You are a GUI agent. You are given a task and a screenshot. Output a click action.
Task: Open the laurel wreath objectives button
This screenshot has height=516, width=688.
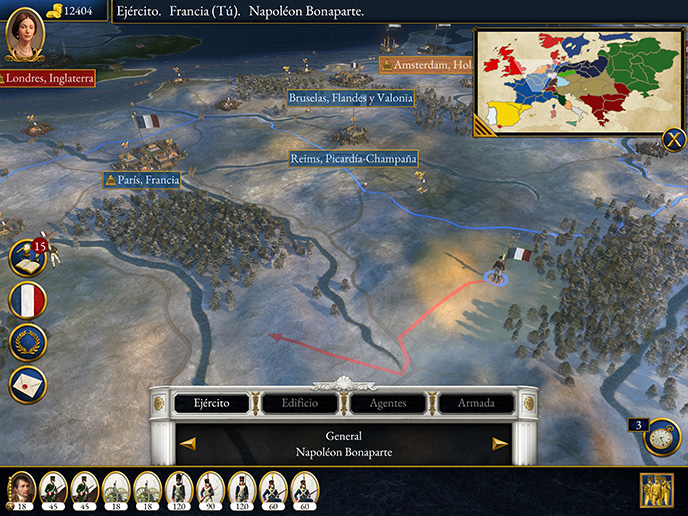pyautogui.click(x=27, y=342)
